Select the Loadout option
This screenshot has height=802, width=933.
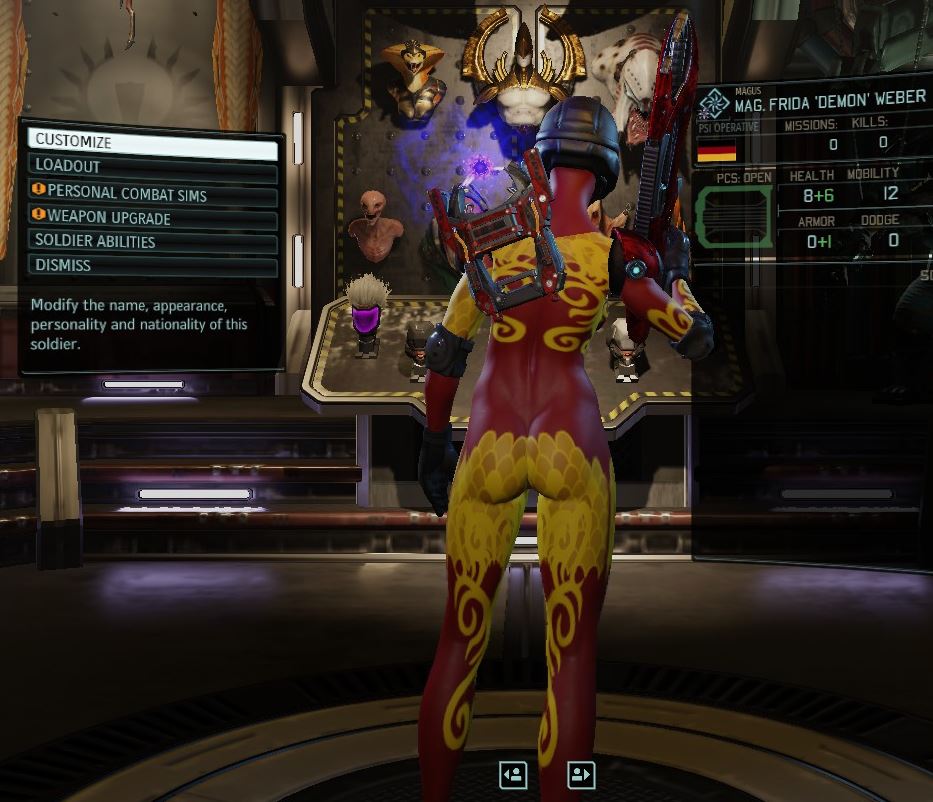coord(152,166)
